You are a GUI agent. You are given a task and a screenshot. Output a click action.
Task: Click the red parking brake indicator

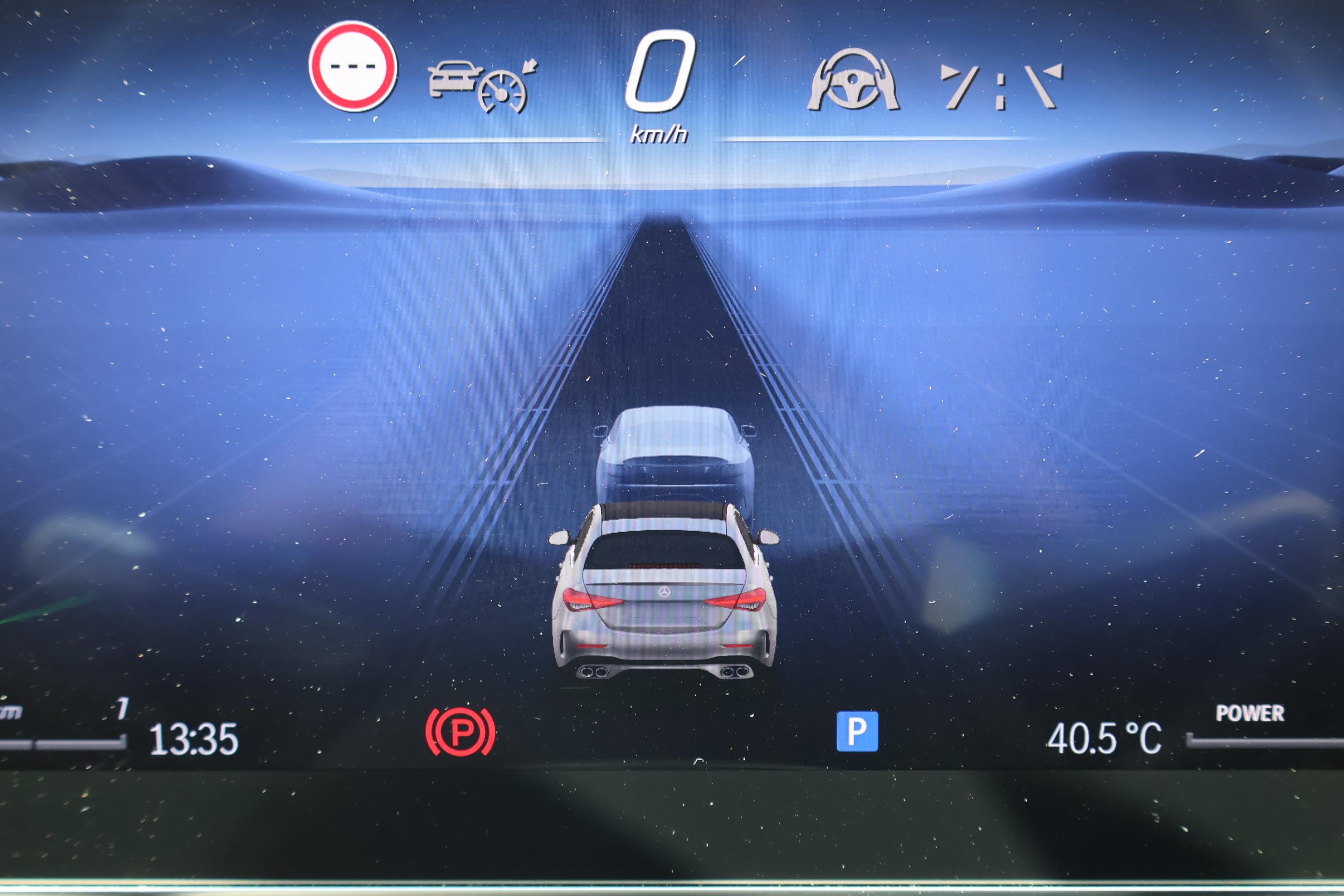click(460, 732)
